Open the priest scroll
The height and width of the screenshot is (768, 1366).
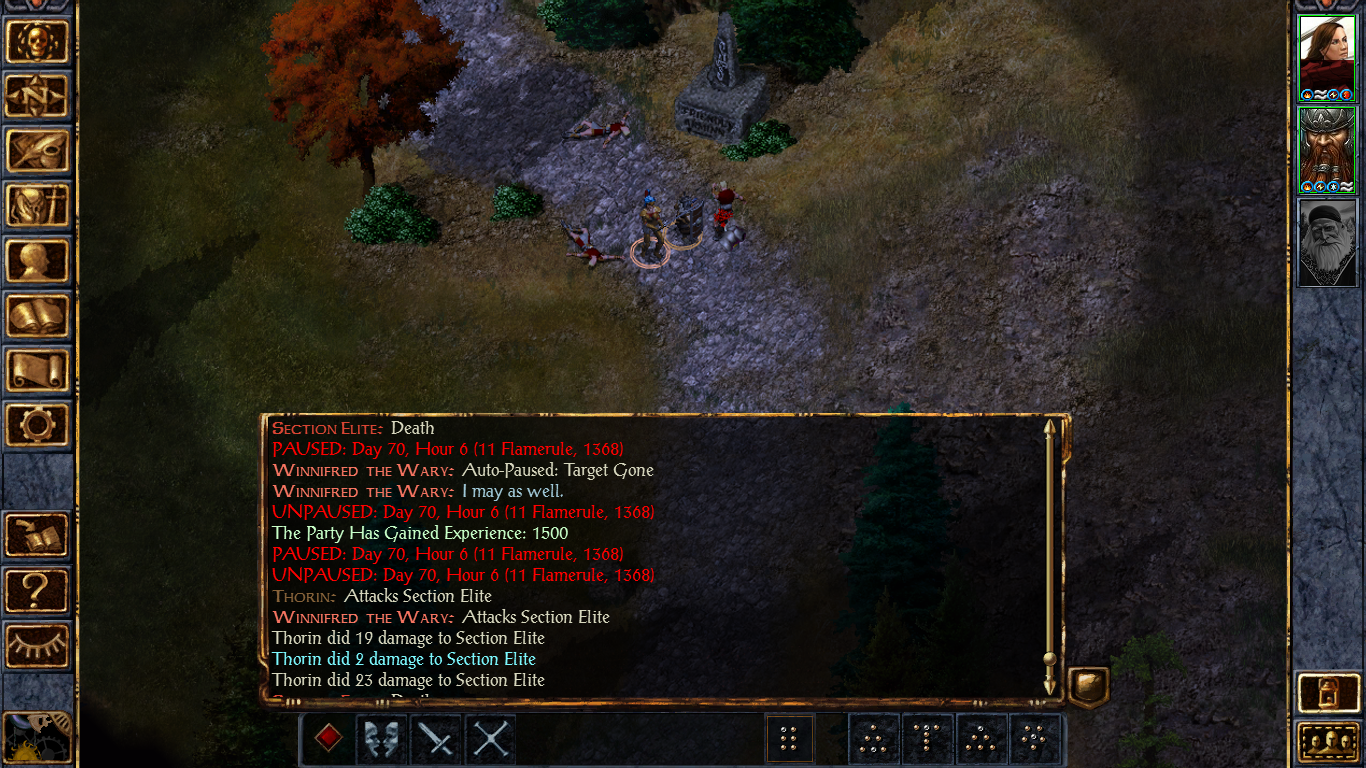[x=38, y=371]
